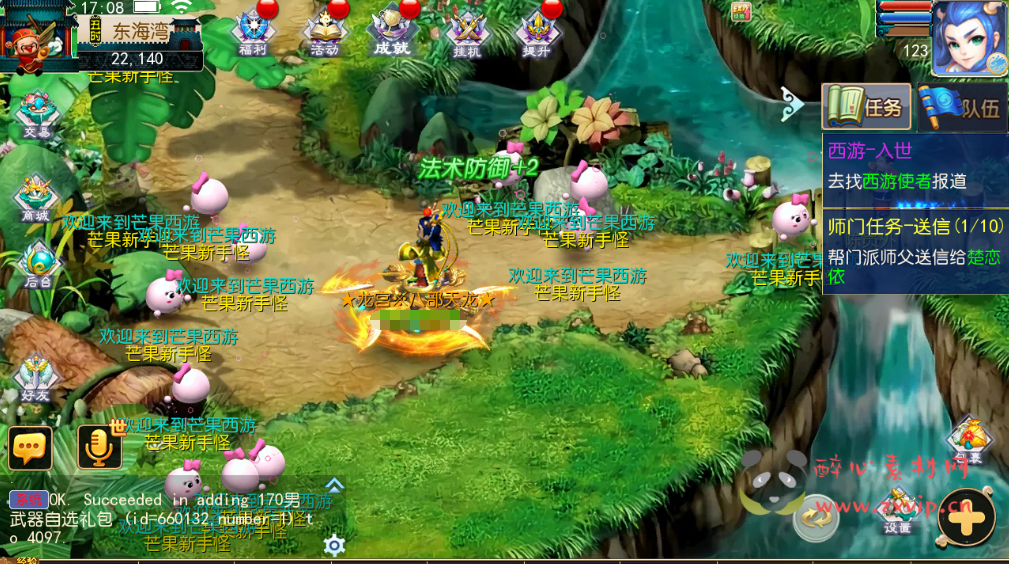Open the 福利 welfare menu

252,32
